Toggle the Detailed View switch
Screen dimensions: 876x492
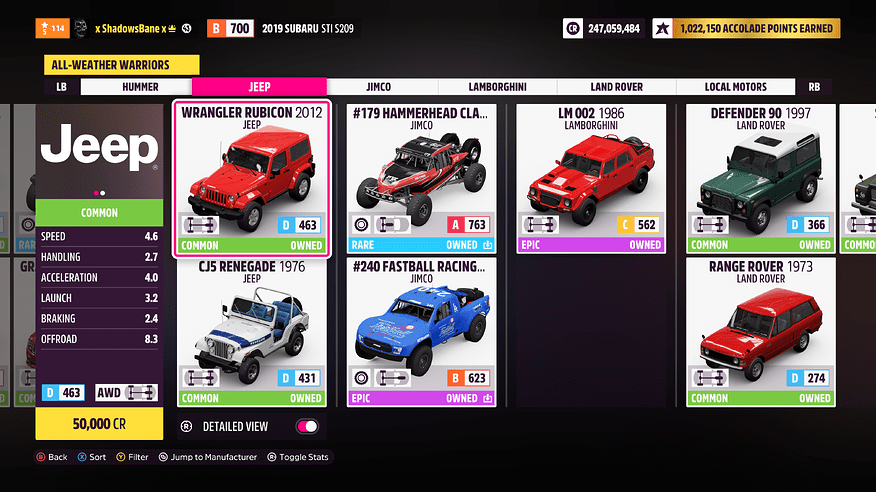click(x=307, y=426)
